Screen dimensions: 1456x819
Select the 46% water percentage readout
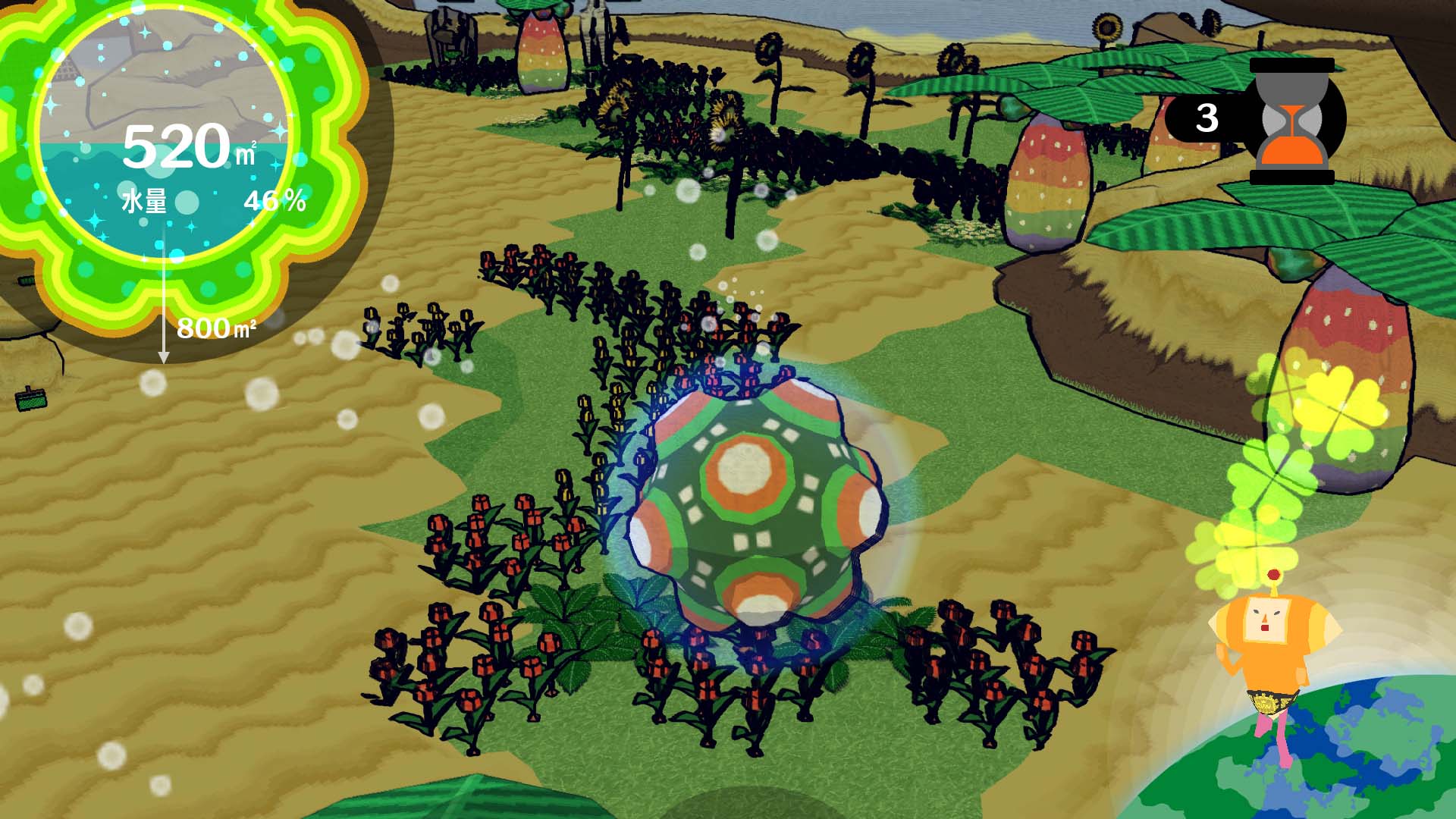pos(276,201)
